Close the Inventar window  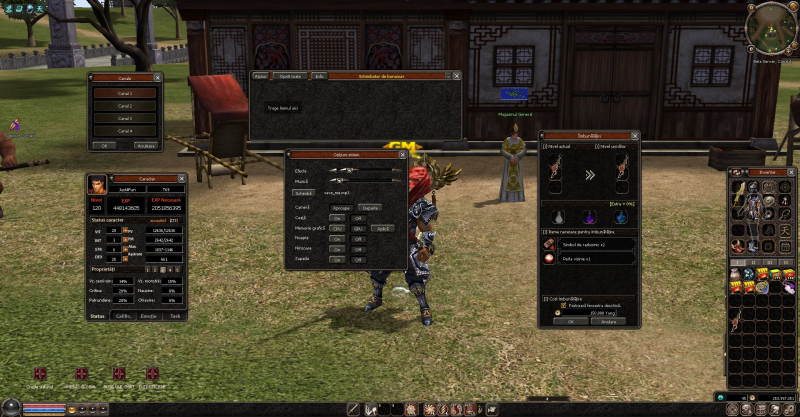pos(792,171)
